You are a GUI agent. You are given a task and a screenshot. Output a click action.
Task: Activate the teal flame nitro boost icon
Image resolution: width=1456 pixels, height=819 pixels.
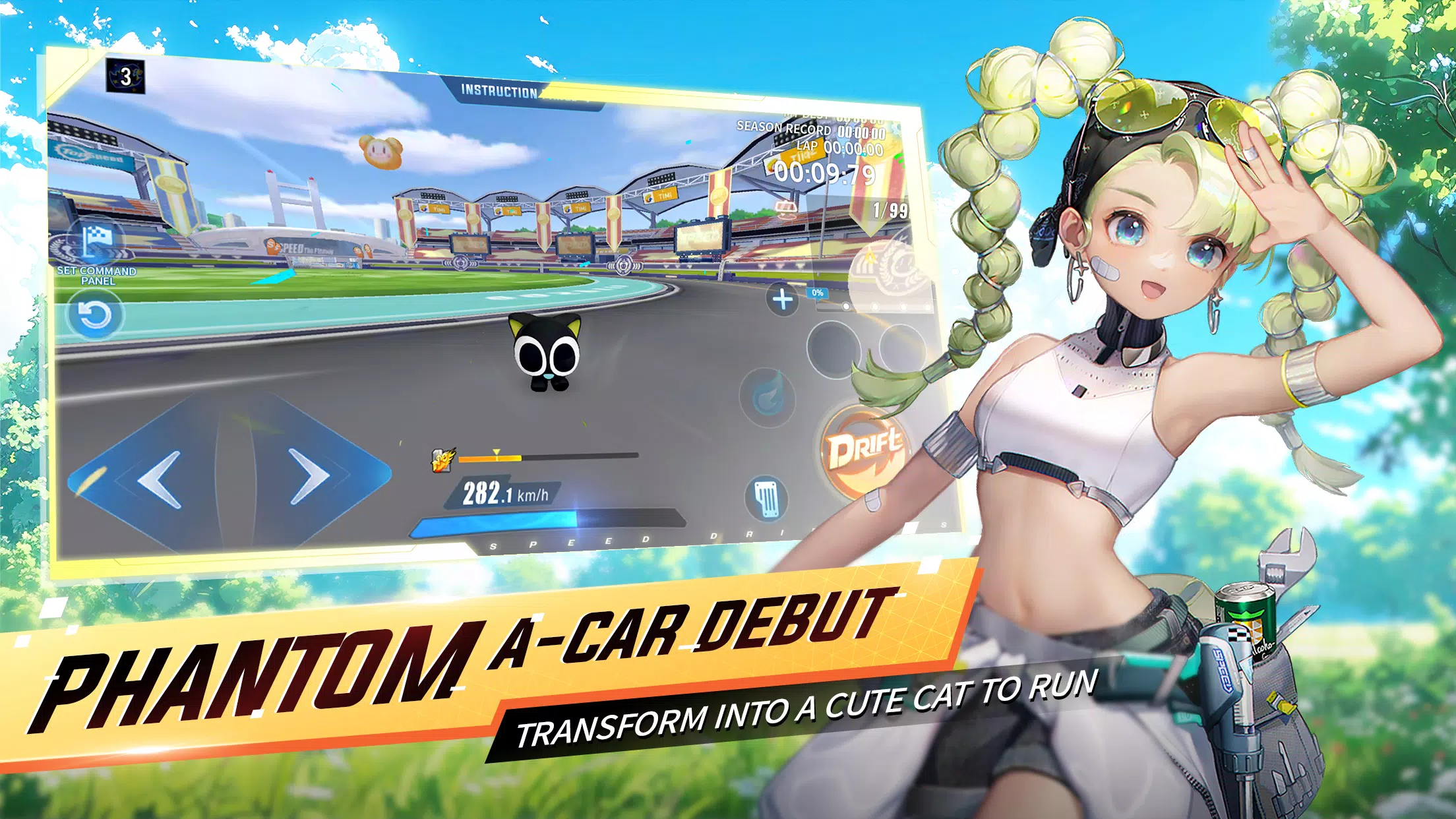[x=769, y=396]
